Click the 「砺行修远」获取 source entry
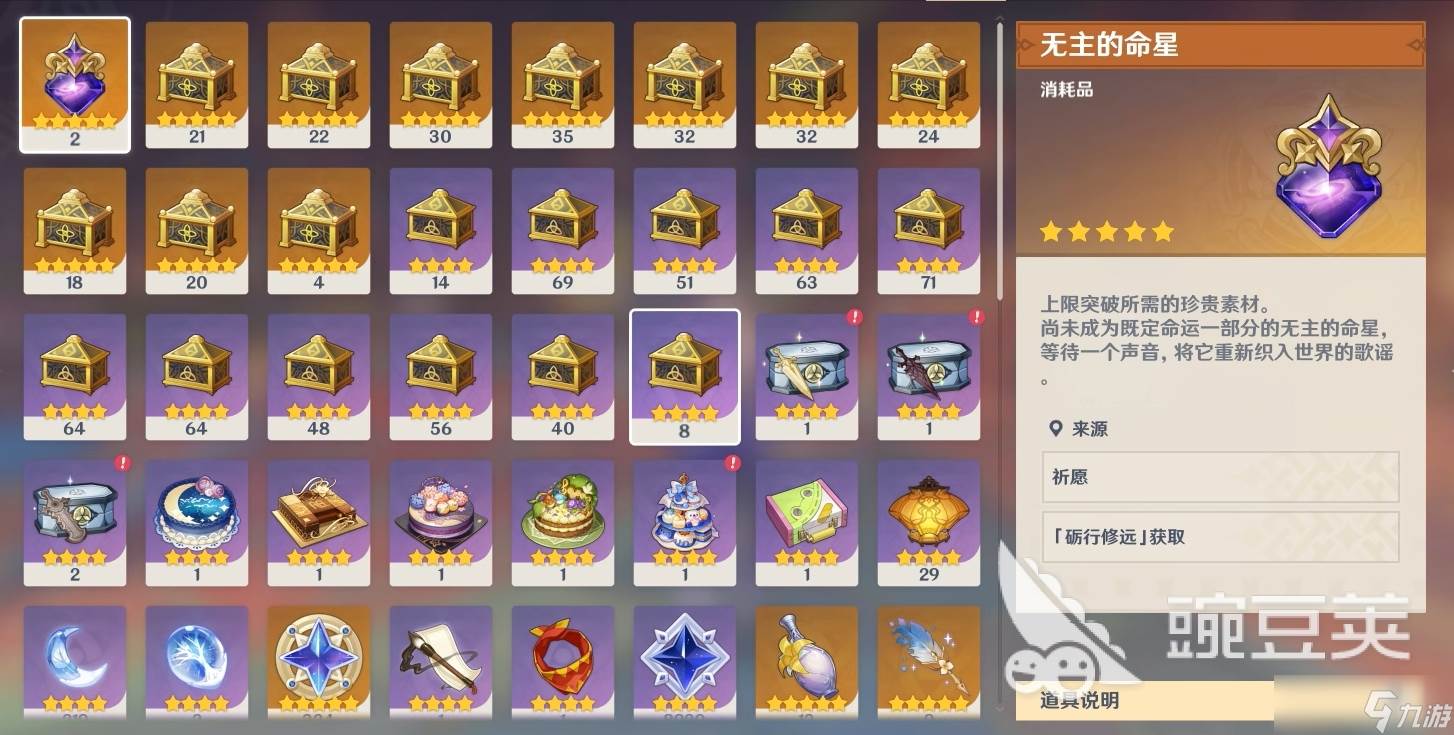This screenshot has width=1454, height=735. (1220, 537)
